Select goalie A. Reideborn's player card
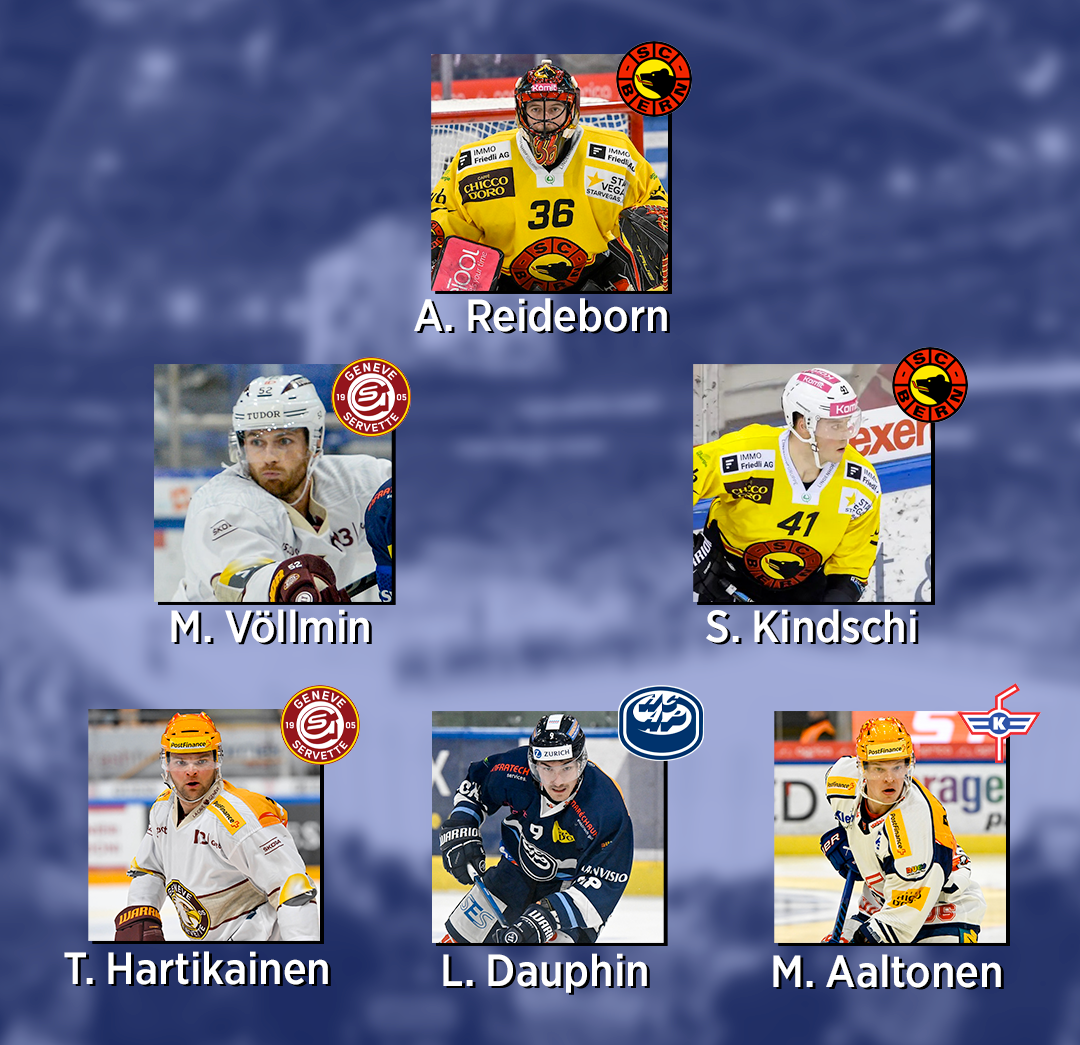 (x=549, y=173)
